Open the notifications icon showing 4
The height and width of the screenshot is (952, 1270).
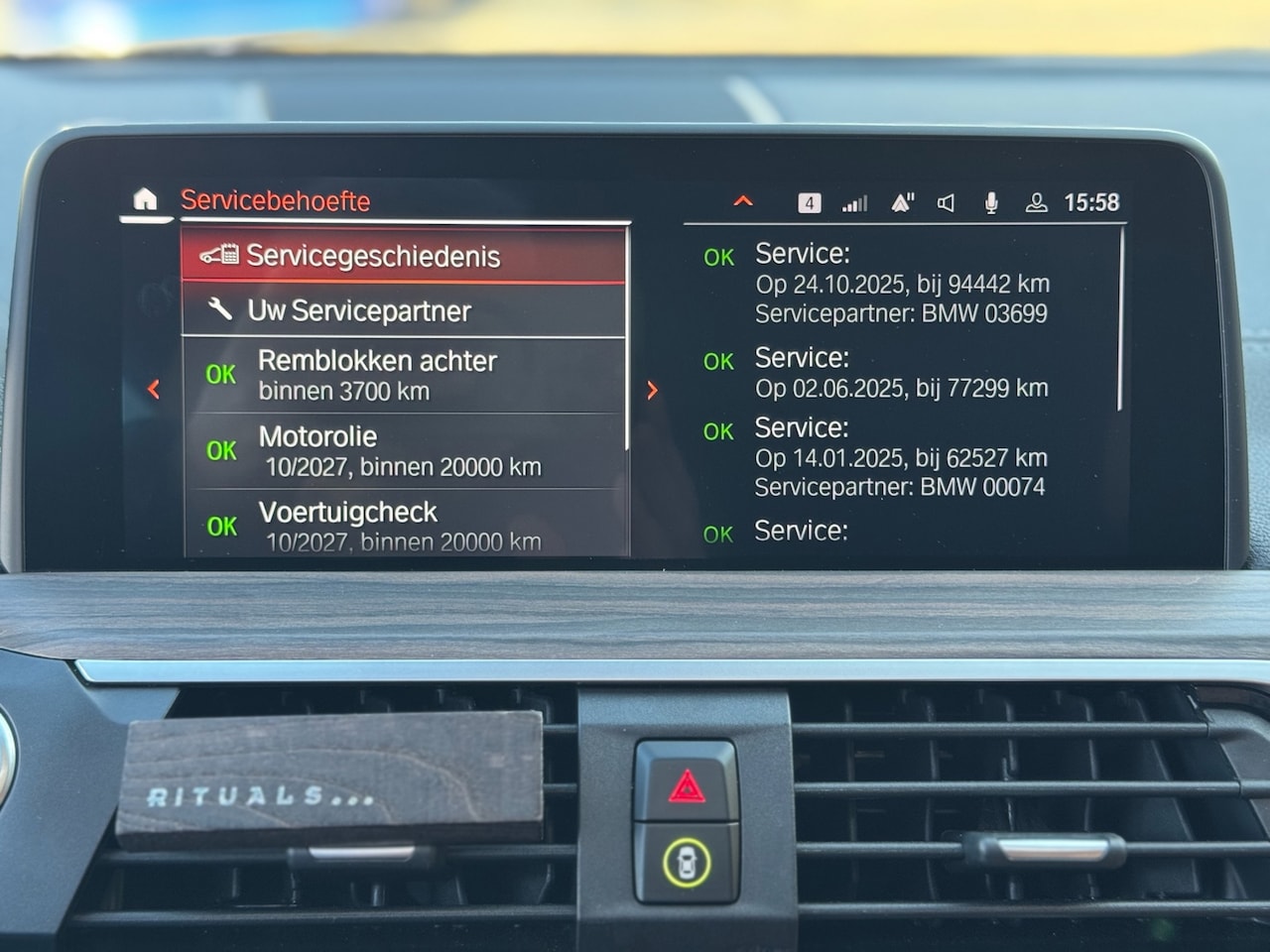point(810,203)
